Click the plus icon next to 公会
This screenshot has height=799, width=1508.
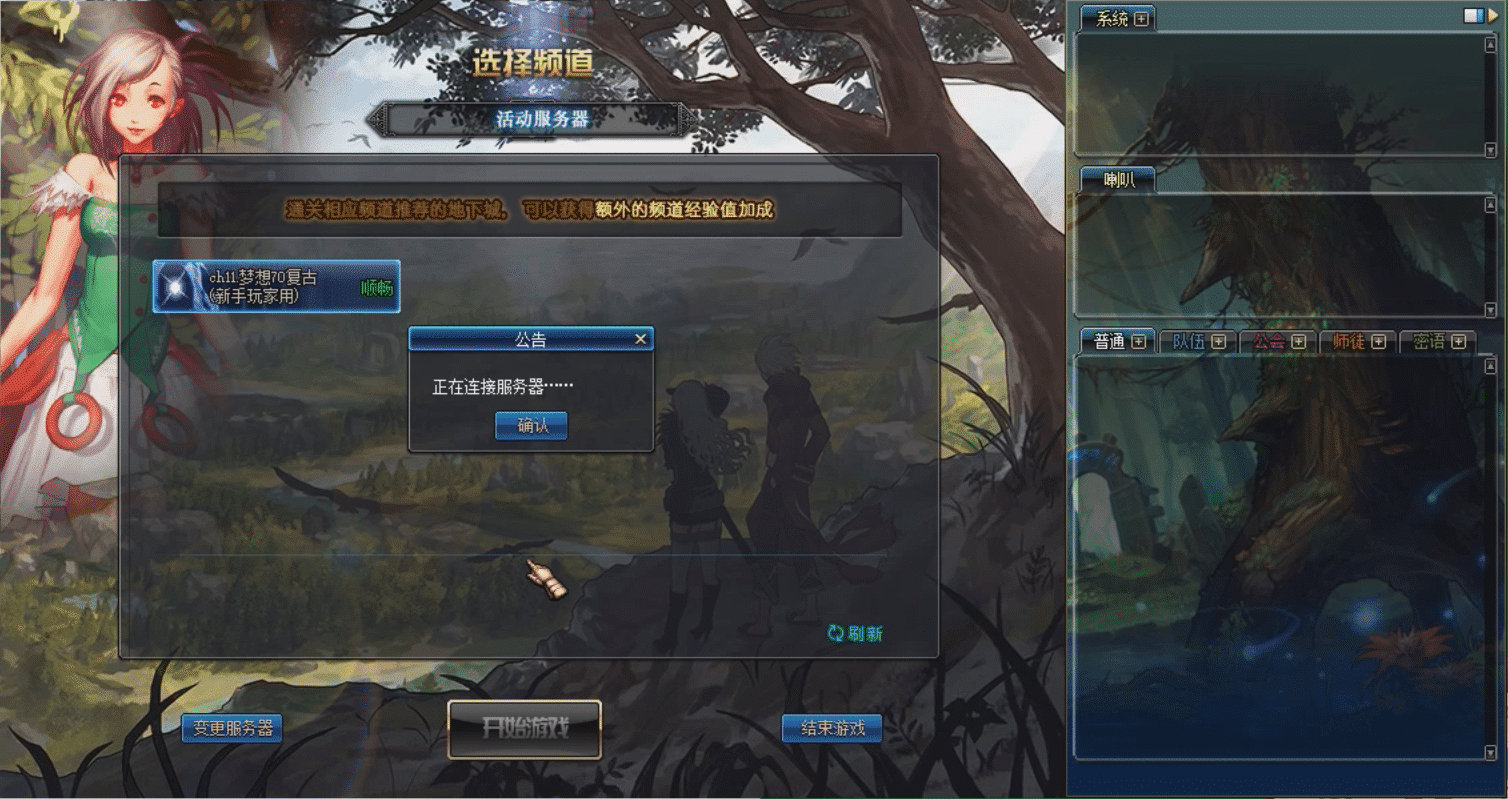(1298, 342)
